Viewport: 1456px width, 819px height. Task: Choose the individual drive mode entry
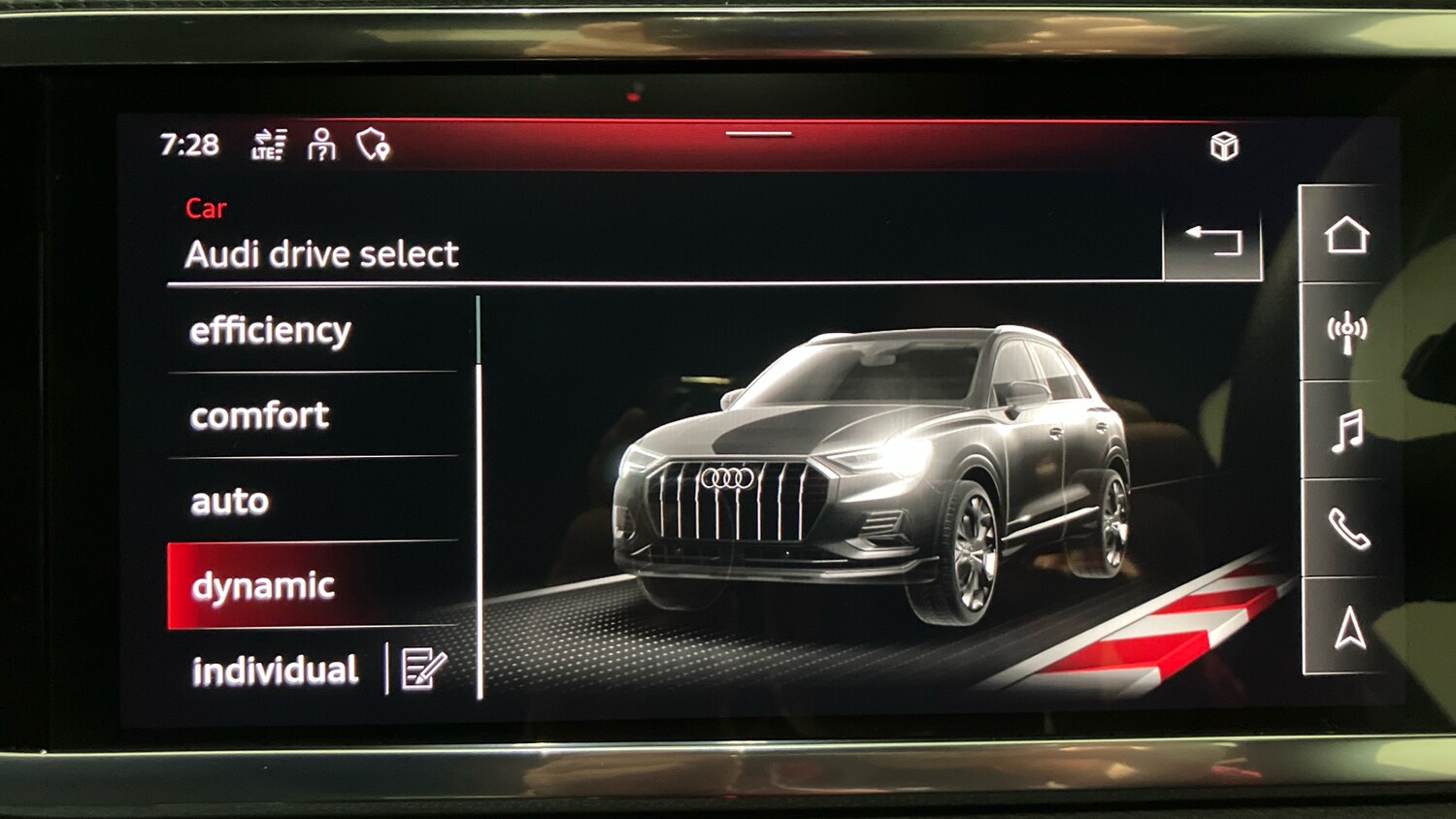275,670
